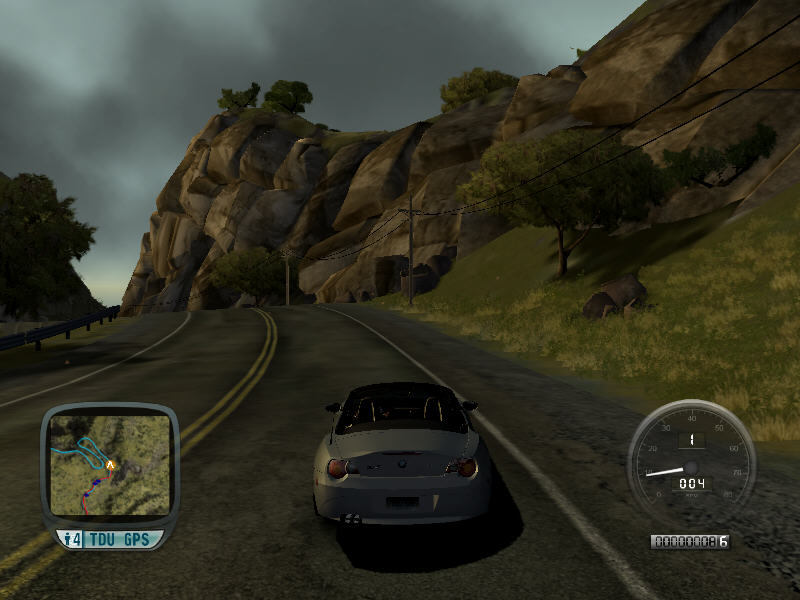Viewport: 800px width, 600px height.
Task: Click the TDU GPS label bar
Action: (110, 539)
